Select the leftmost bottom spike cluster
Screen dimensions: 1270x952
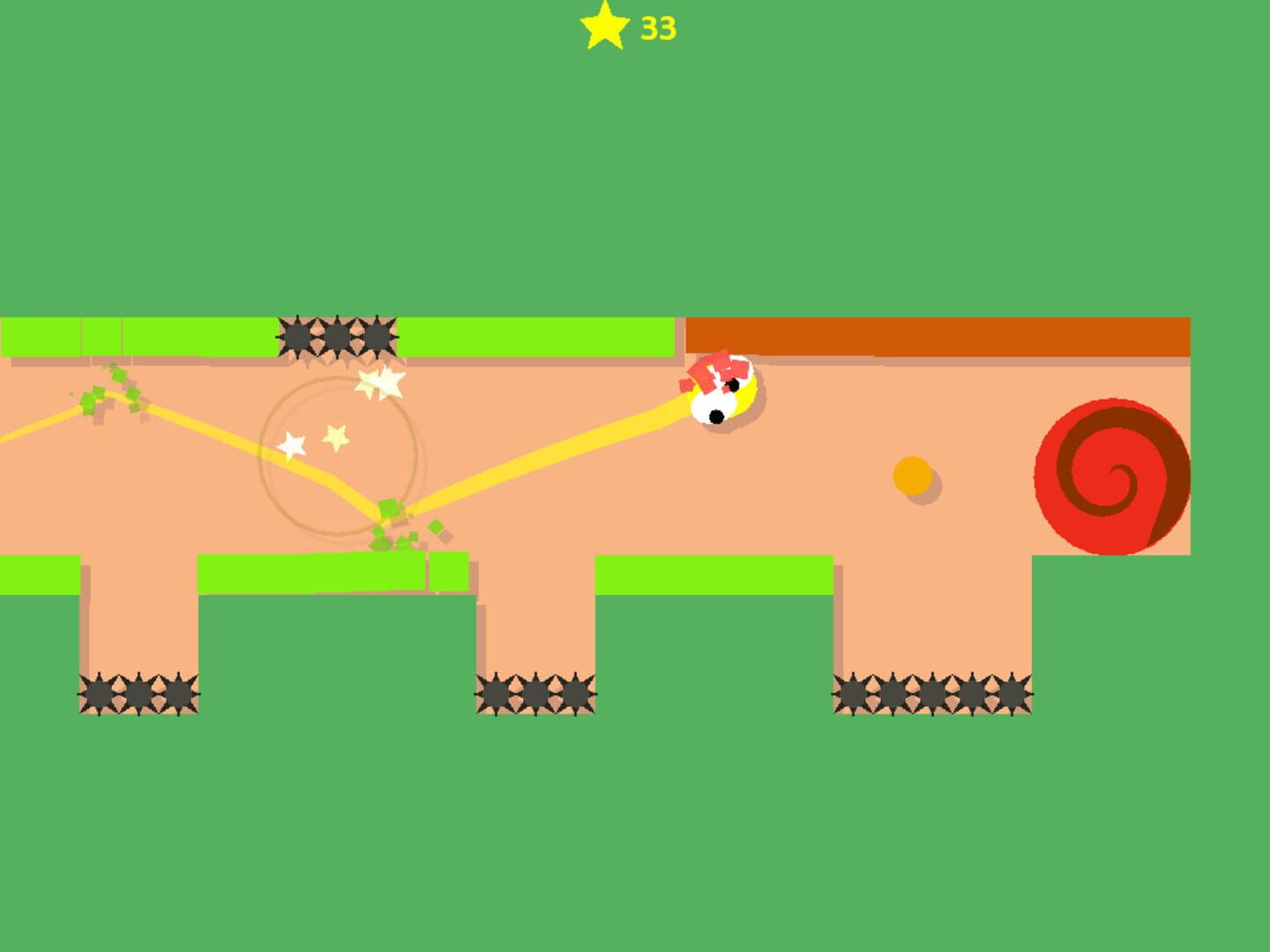point(139,694)
